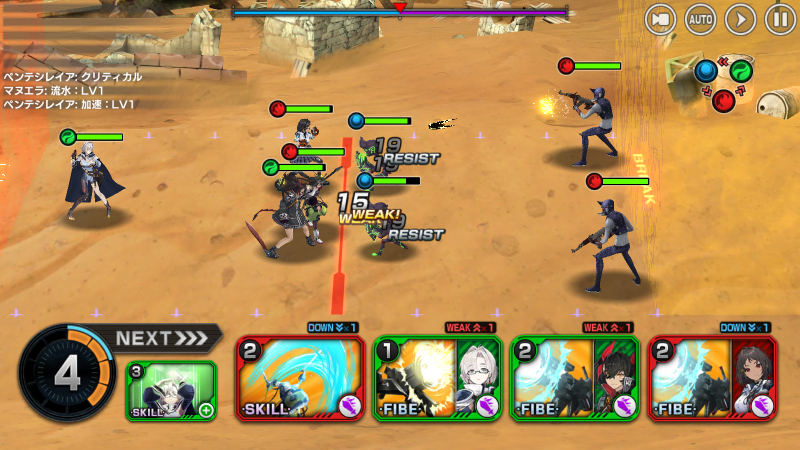Toggle the AUTO battle button
Image resolution: width=800 pixels, height=450 pixels.
[700, 19]
